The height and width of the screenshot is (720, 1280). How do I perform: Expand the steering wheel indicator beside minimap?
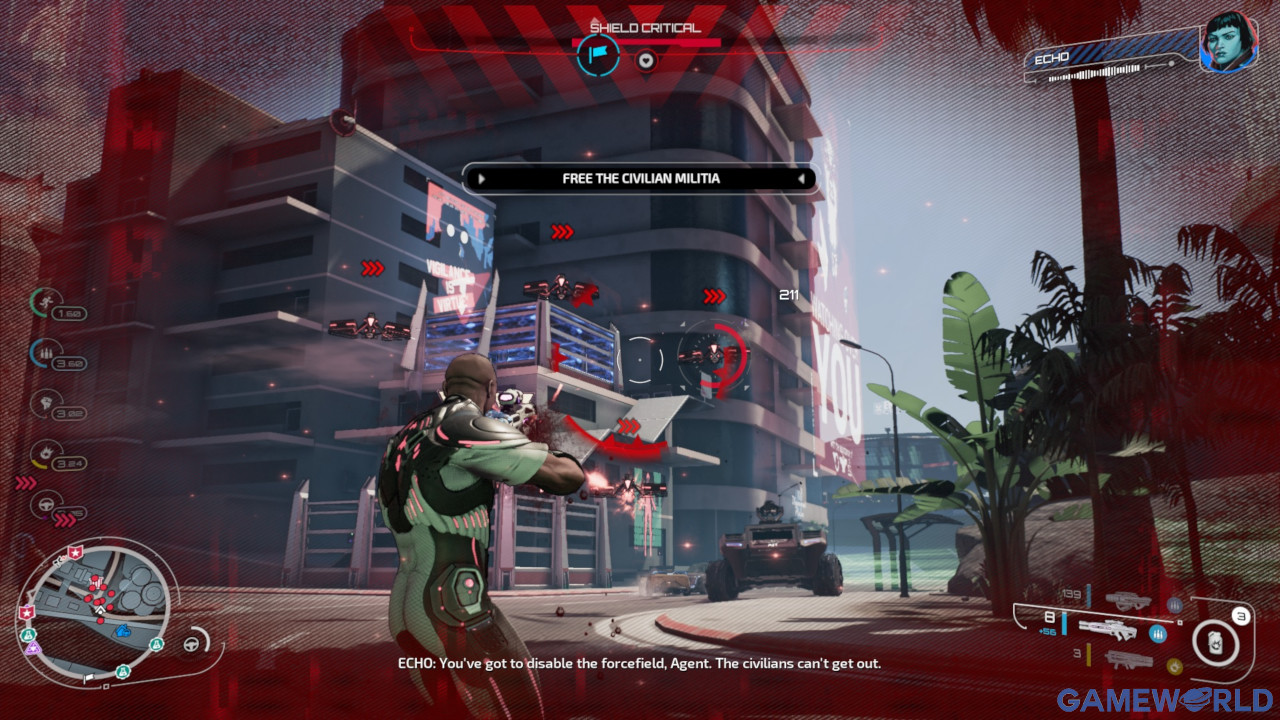[192, 643]
